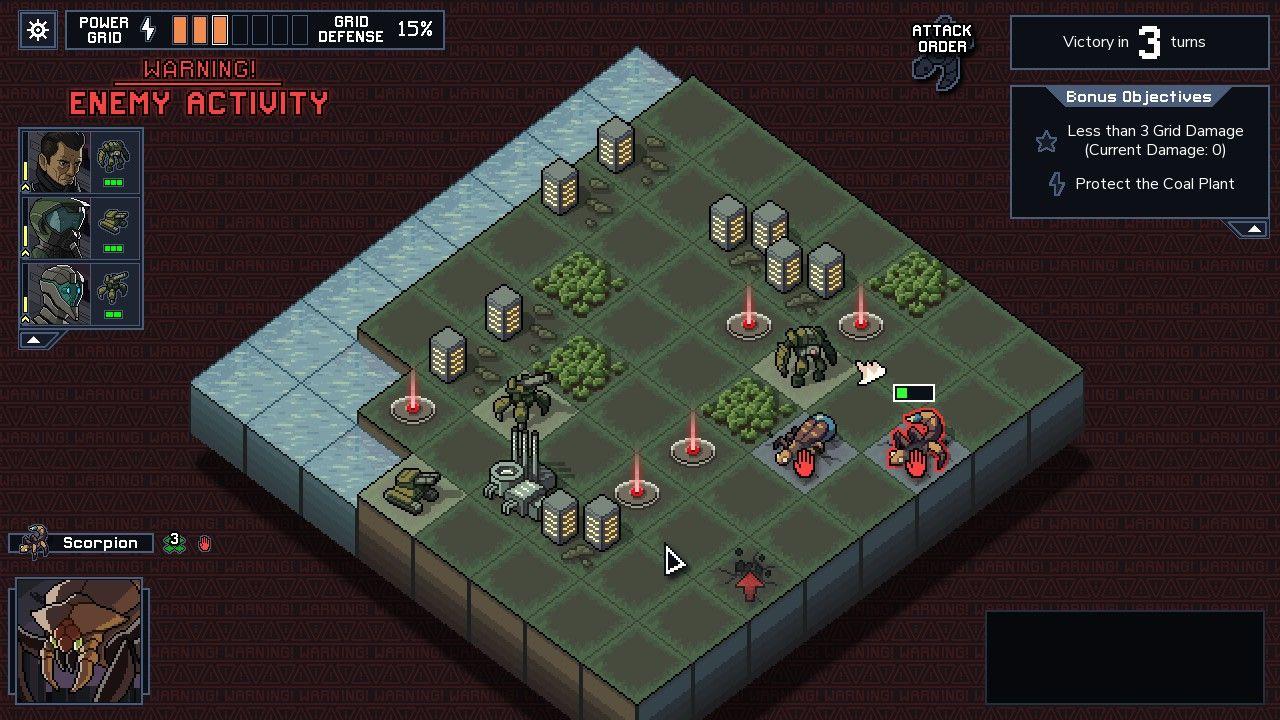This screenshot has height=720, width=1280.
Task: Collapse the Bonus Objectives panel with its arrow
Action: [1253, 229]
